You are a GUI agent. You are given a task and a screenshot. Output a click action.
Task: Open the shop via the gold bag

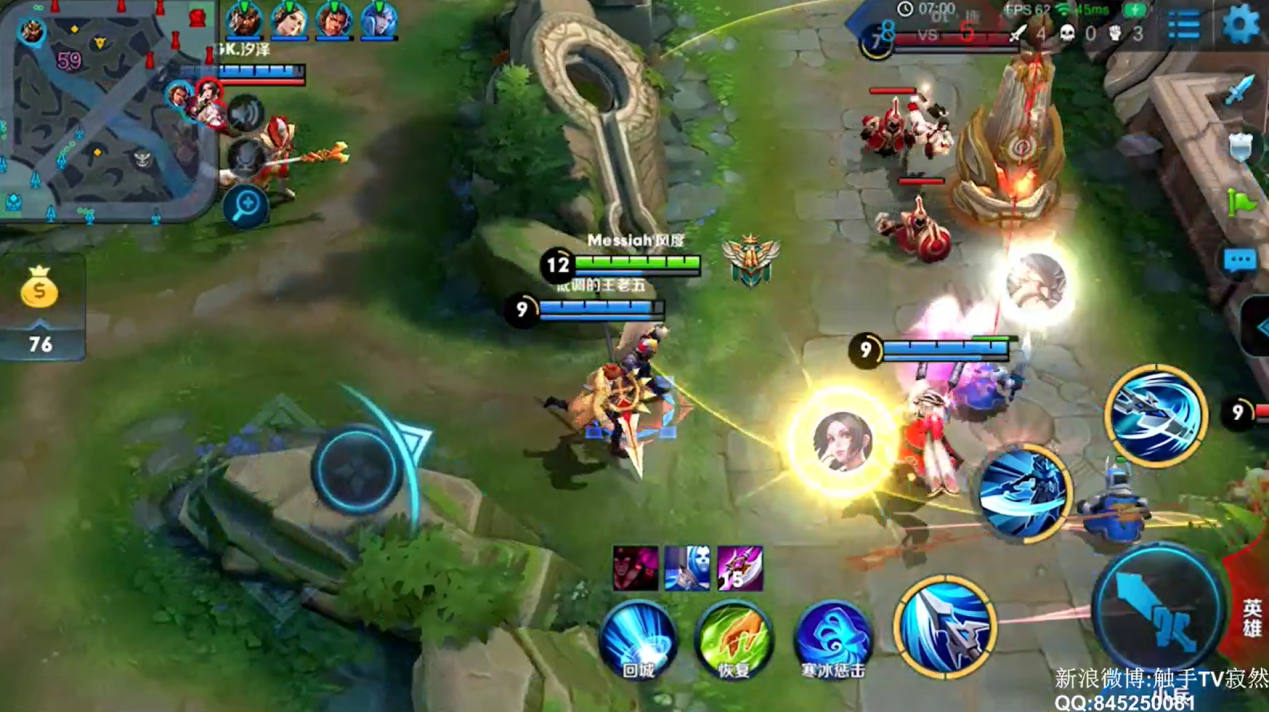39,291
